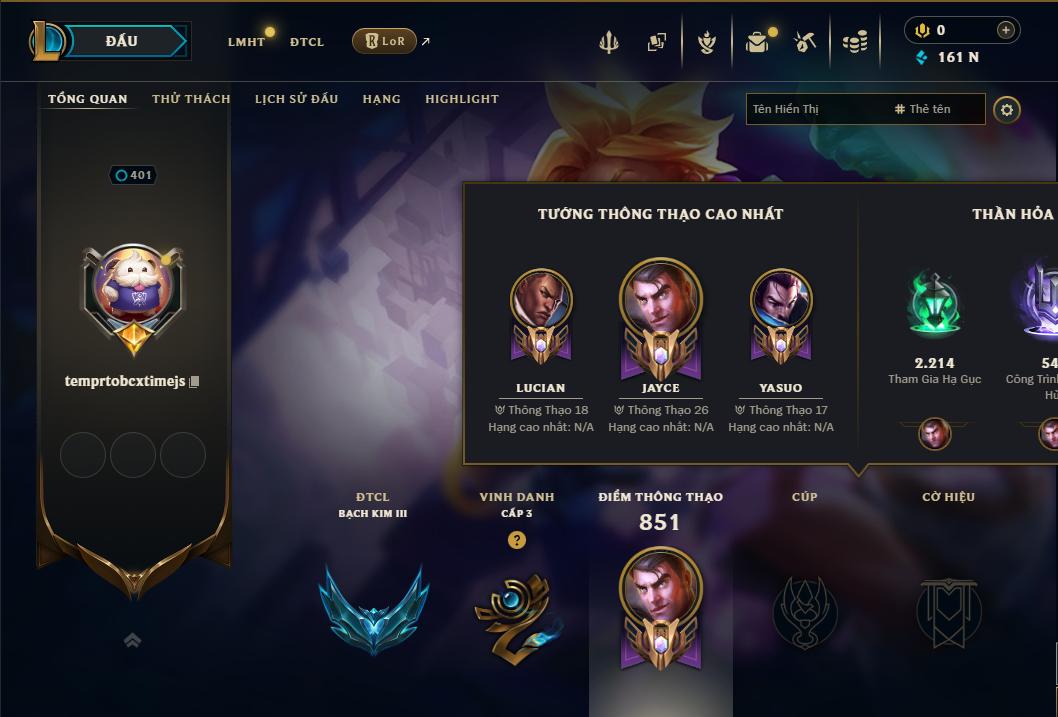Open the collection cards icon
The width and height of the screenshot is (1058, 717).
[x=657, y=42]
